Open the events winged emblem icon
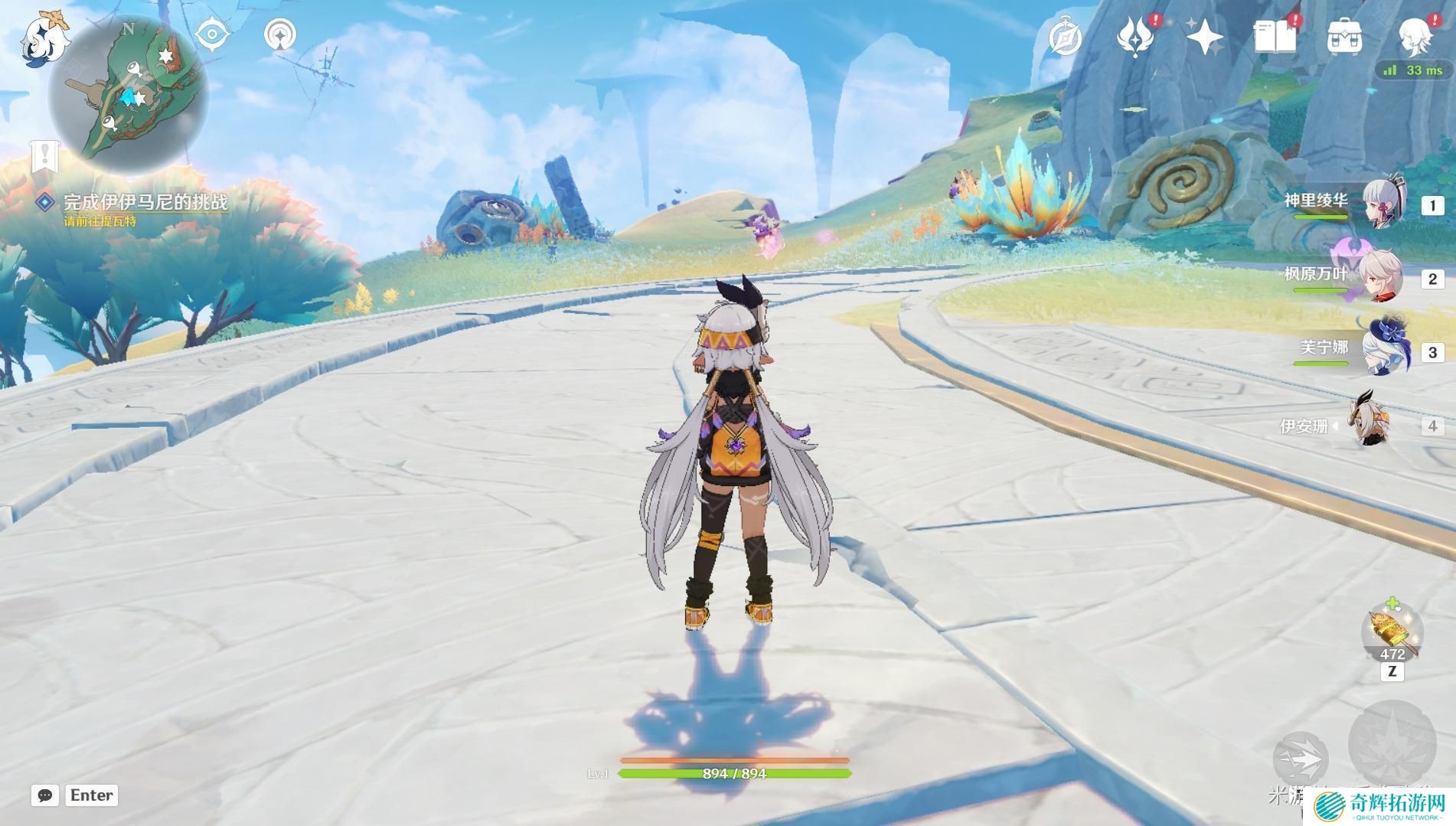The height and width of the screenshot is (826, 1456). (1135, 37)
